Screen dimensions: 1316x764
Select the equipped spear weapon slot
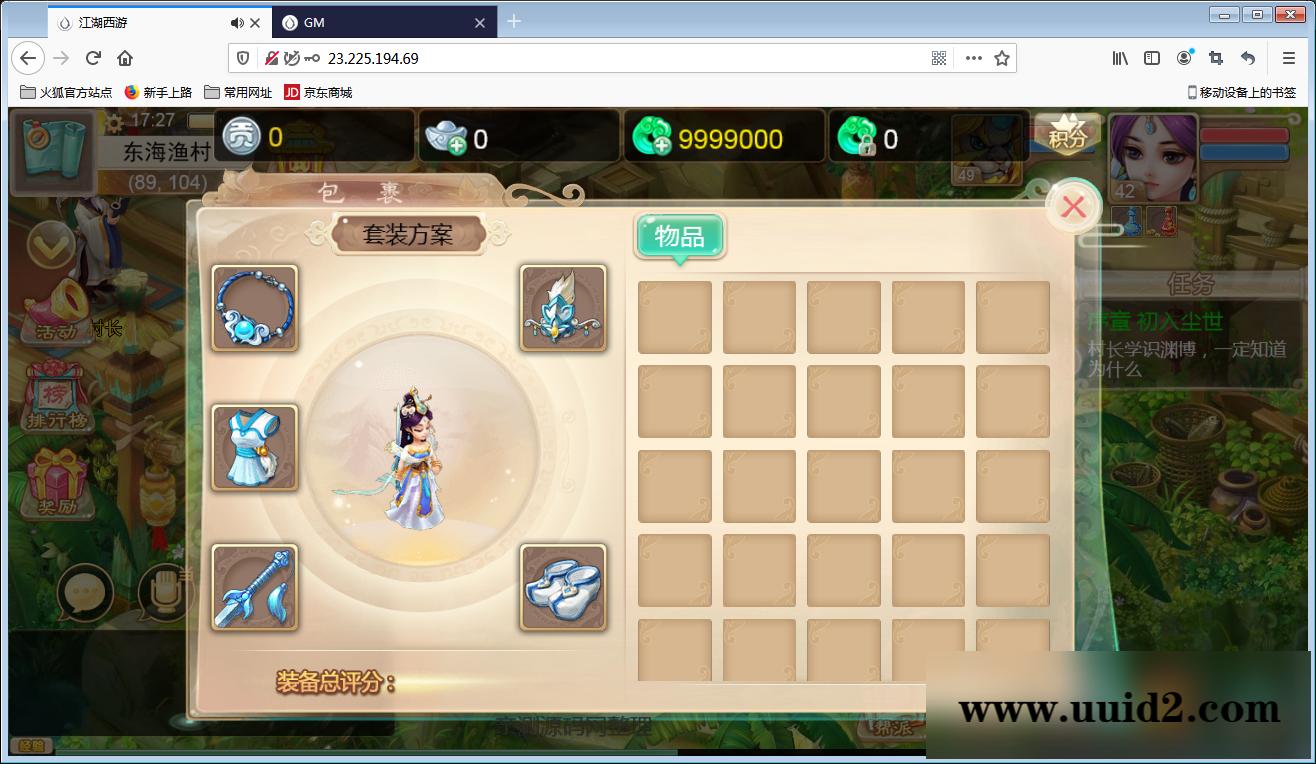(x=253, y=588)
